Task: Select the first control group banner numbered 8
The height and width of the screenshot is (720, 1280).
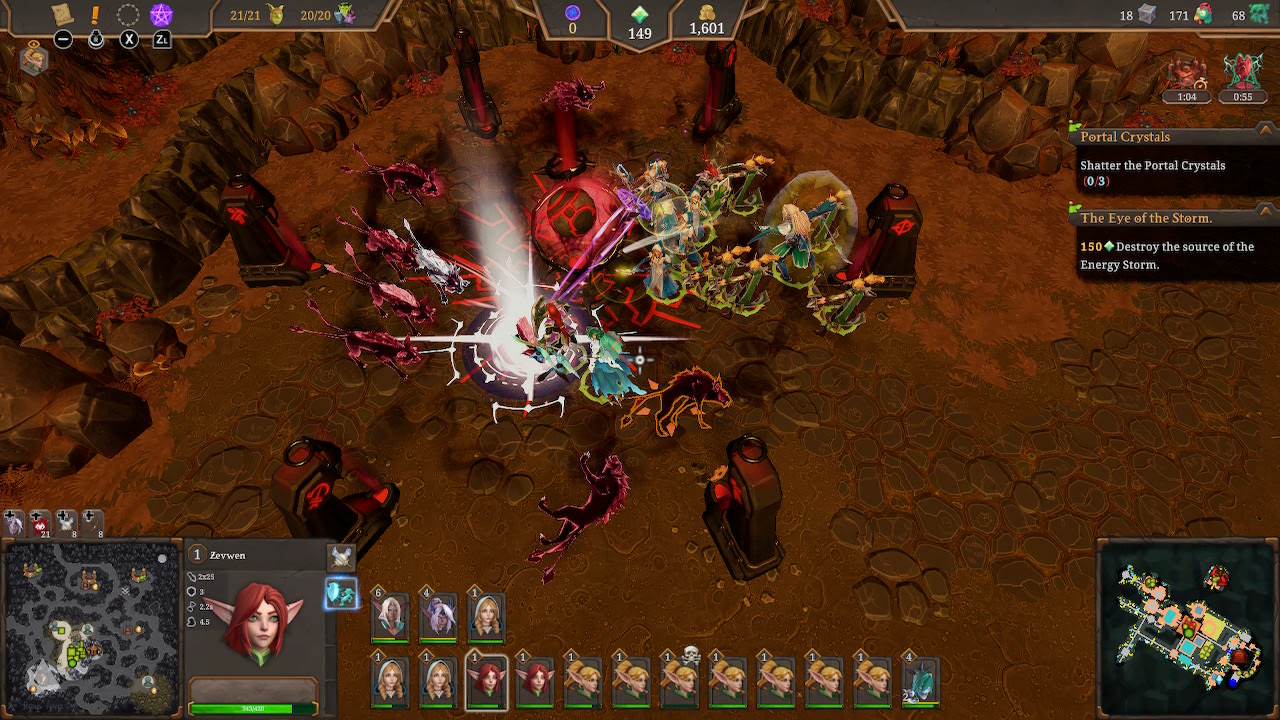Action: [x=64, y=520]
